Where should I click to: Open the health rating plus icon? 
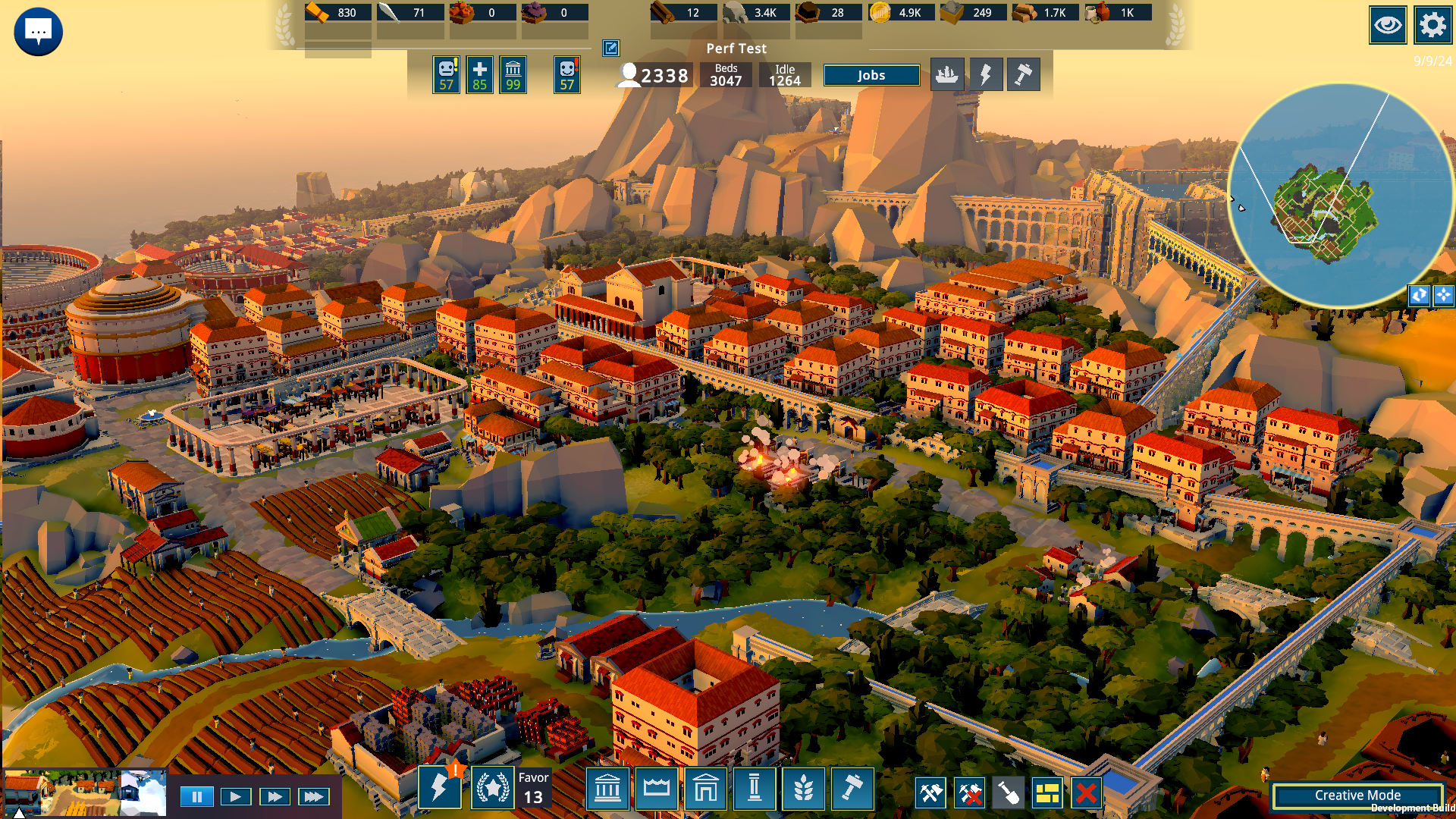tap(479, 75)
